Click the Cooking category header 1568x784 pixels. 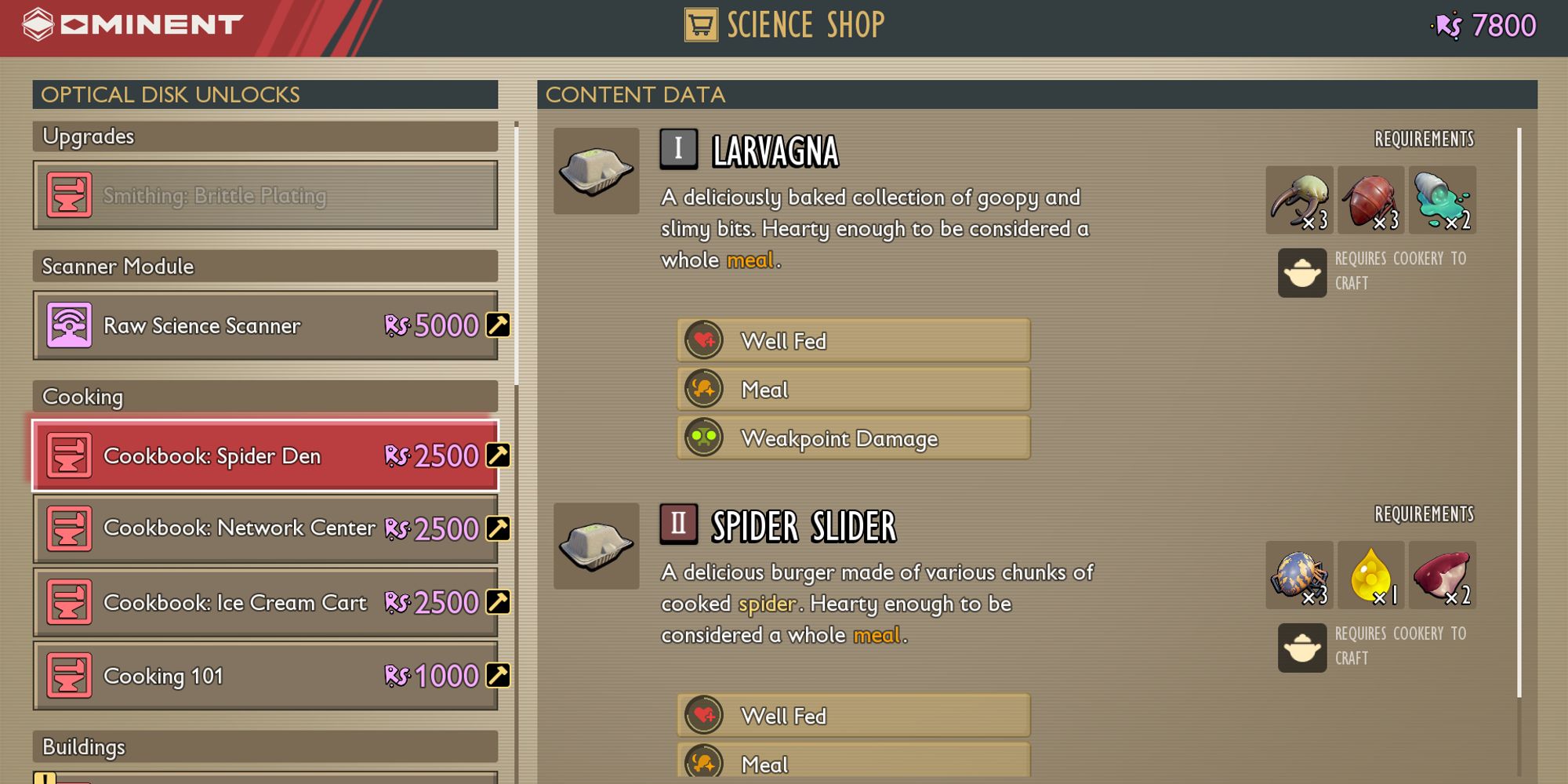coord(265,397)
